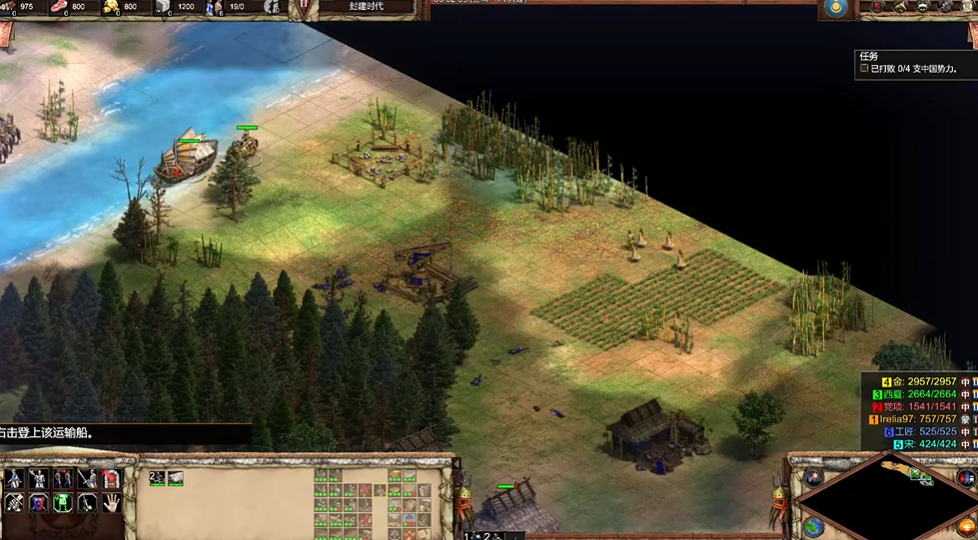Select the queued unit group numbered 2
978x540 pixels.
157,478
